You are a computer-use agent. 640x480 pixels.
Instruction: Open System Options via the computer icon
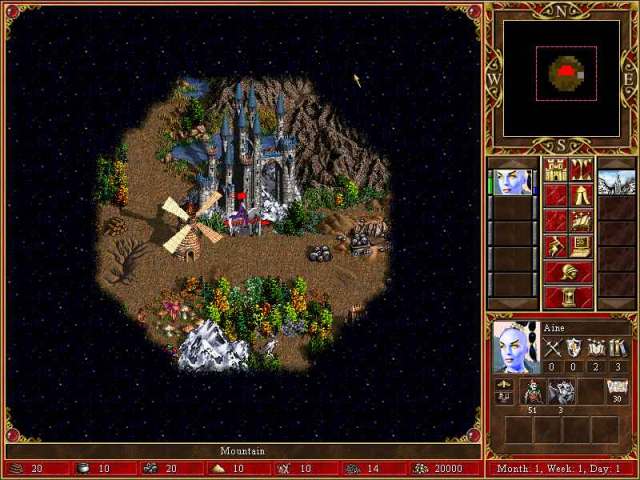point(580,246)
